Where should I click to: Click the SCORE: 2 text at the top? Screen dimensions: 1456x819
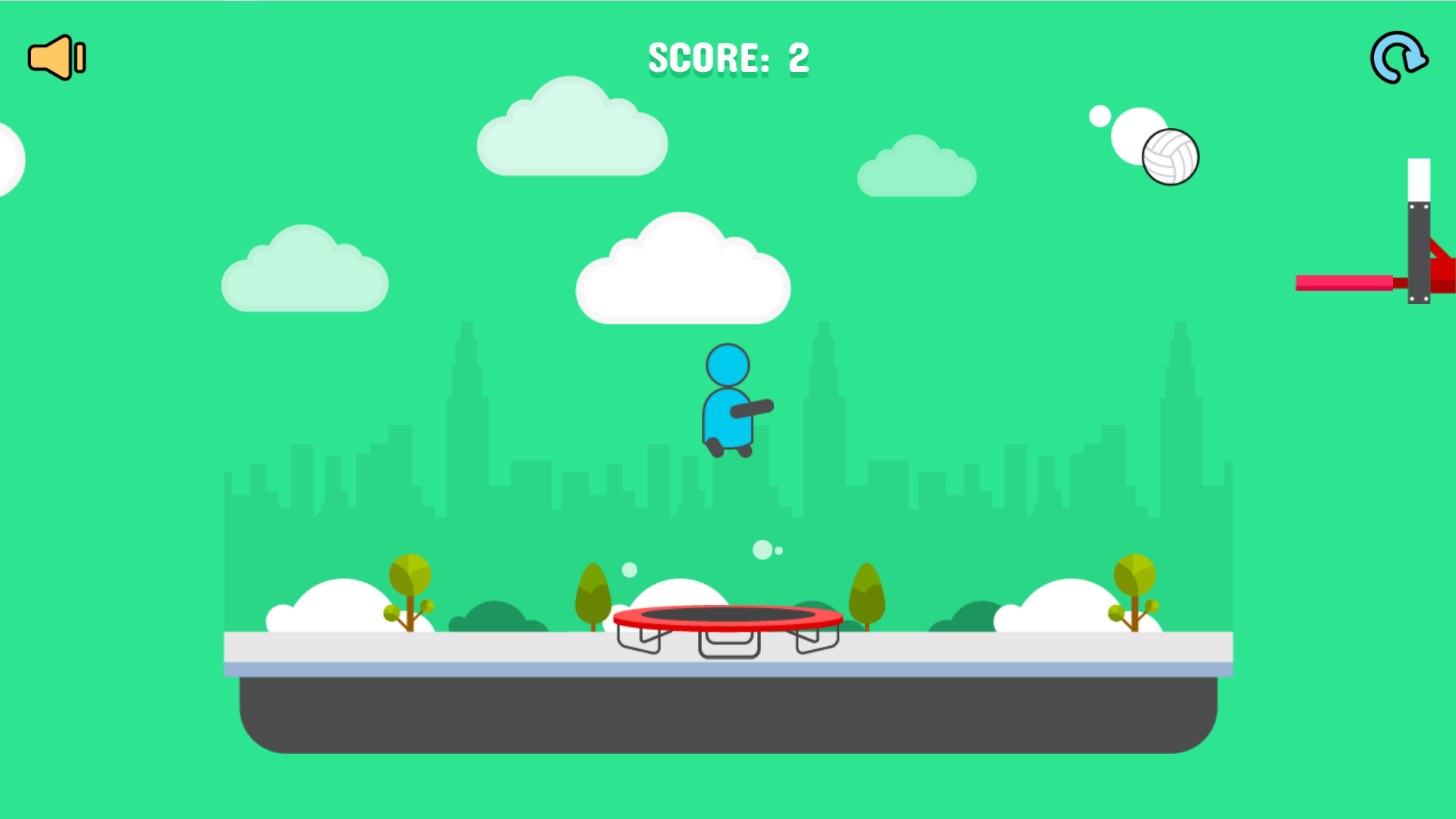(728, 57)
